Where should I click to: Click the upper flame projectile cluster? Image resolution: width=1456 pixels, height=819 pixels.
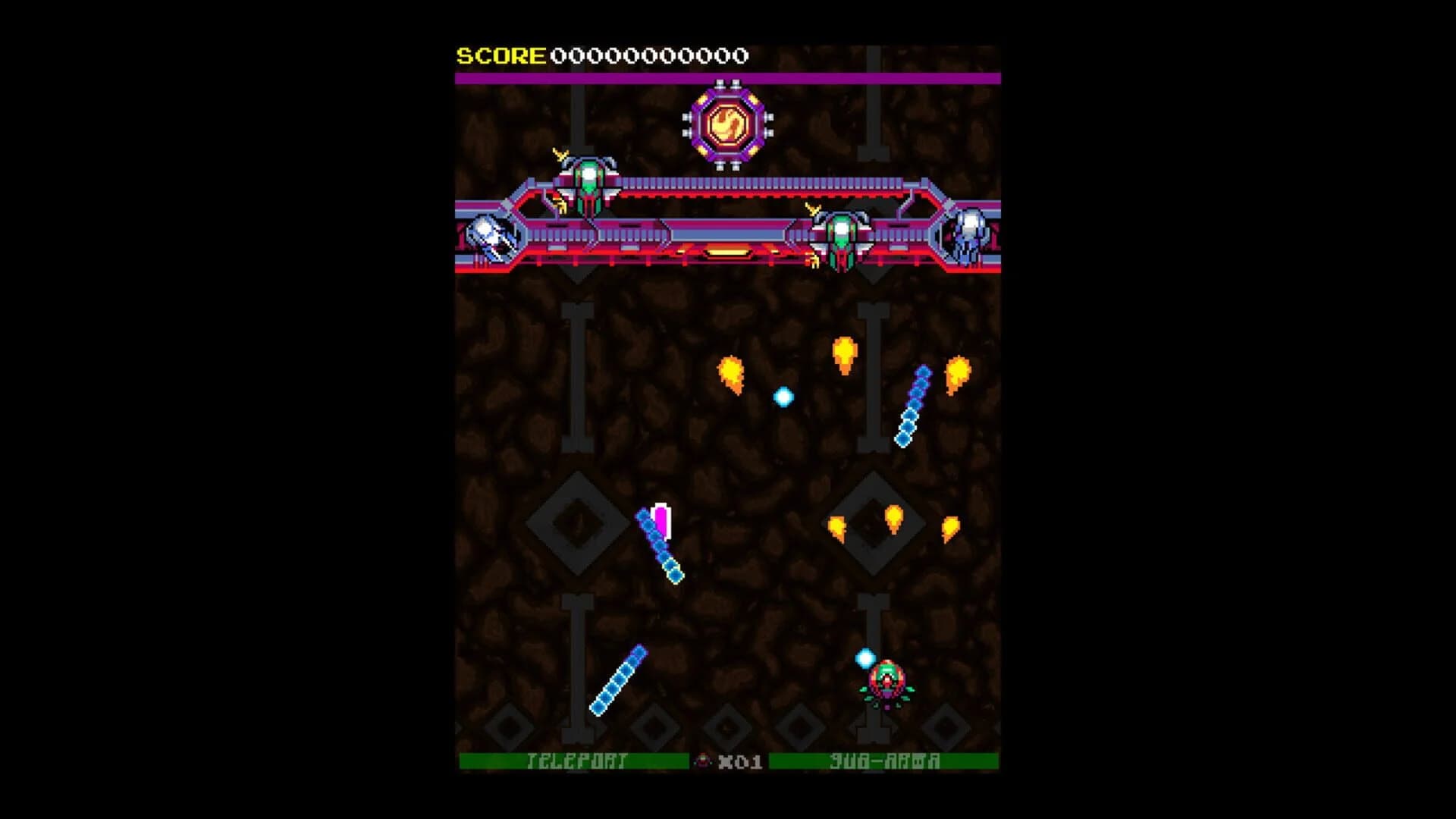[x=846, y=355]
